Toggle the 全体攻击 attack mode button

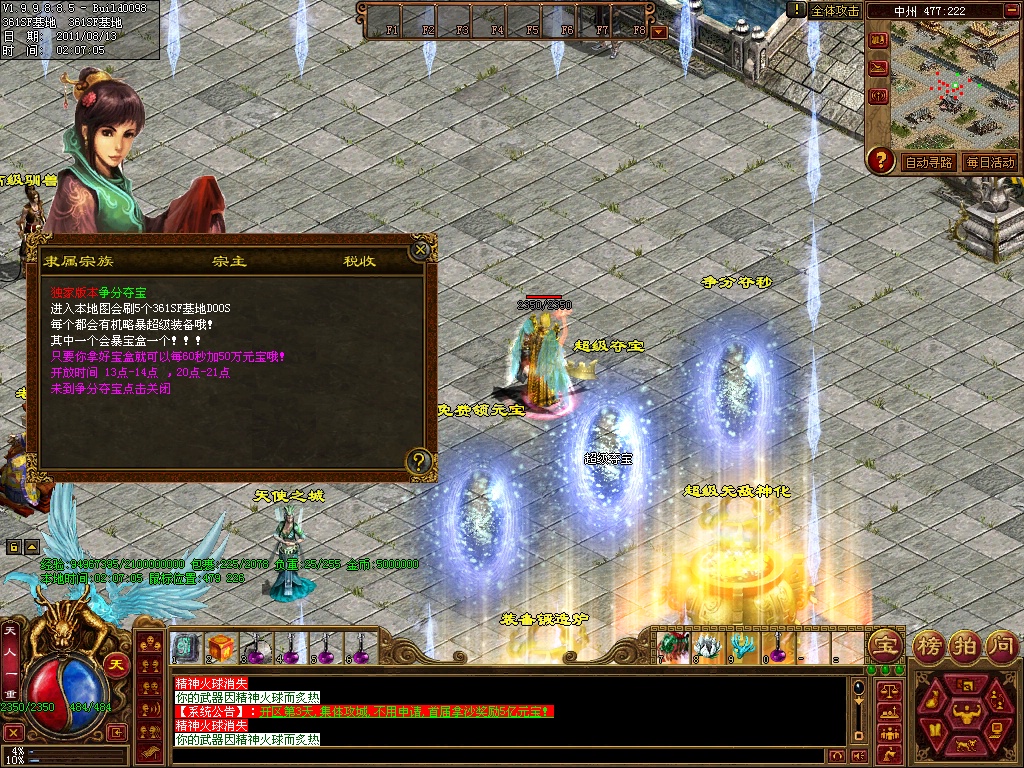coord(835,10)
